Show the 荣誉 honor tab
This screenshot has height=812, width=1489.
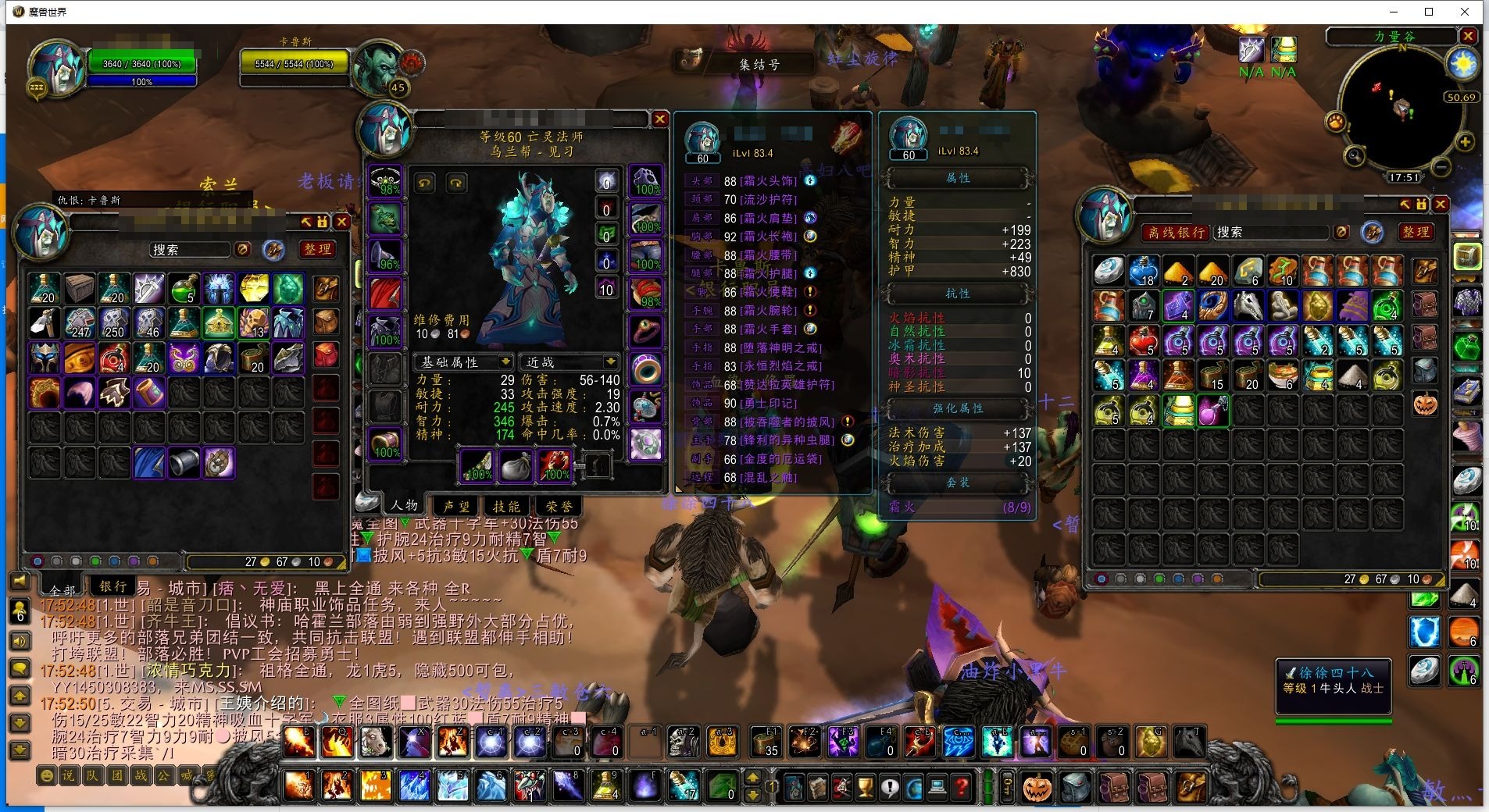click(x=559, y=506)
